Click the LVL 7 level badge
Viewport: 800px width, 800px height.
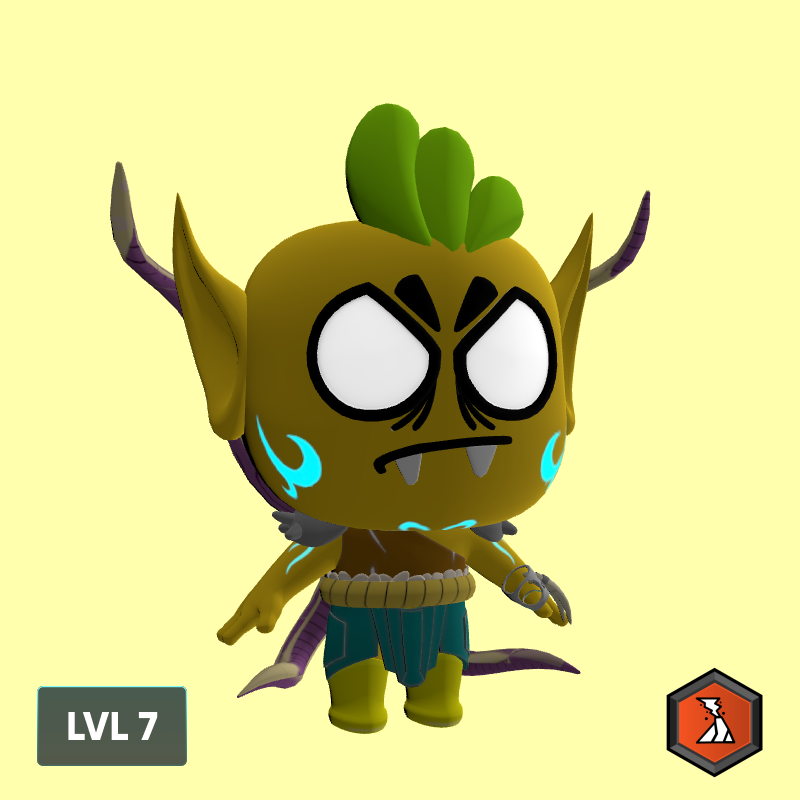112,726
